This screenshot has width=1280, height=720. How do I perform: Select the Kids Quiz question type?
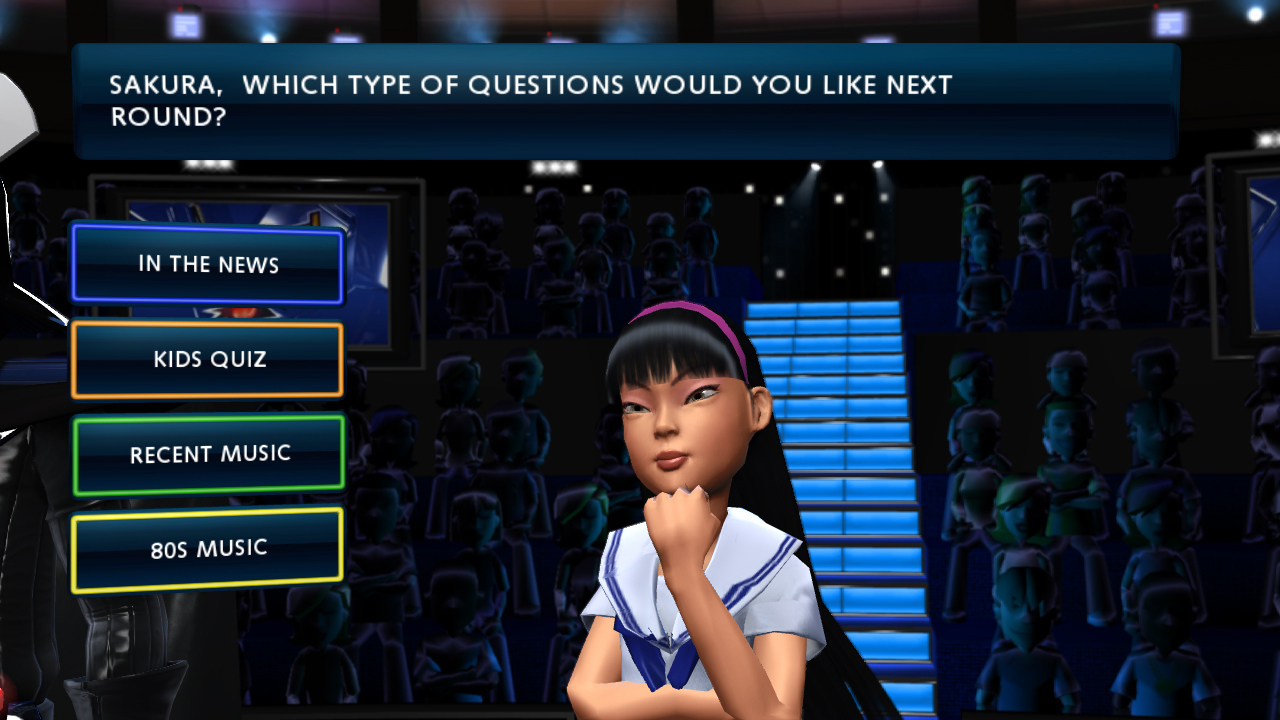pyautogui.click(x=208, y=359)
